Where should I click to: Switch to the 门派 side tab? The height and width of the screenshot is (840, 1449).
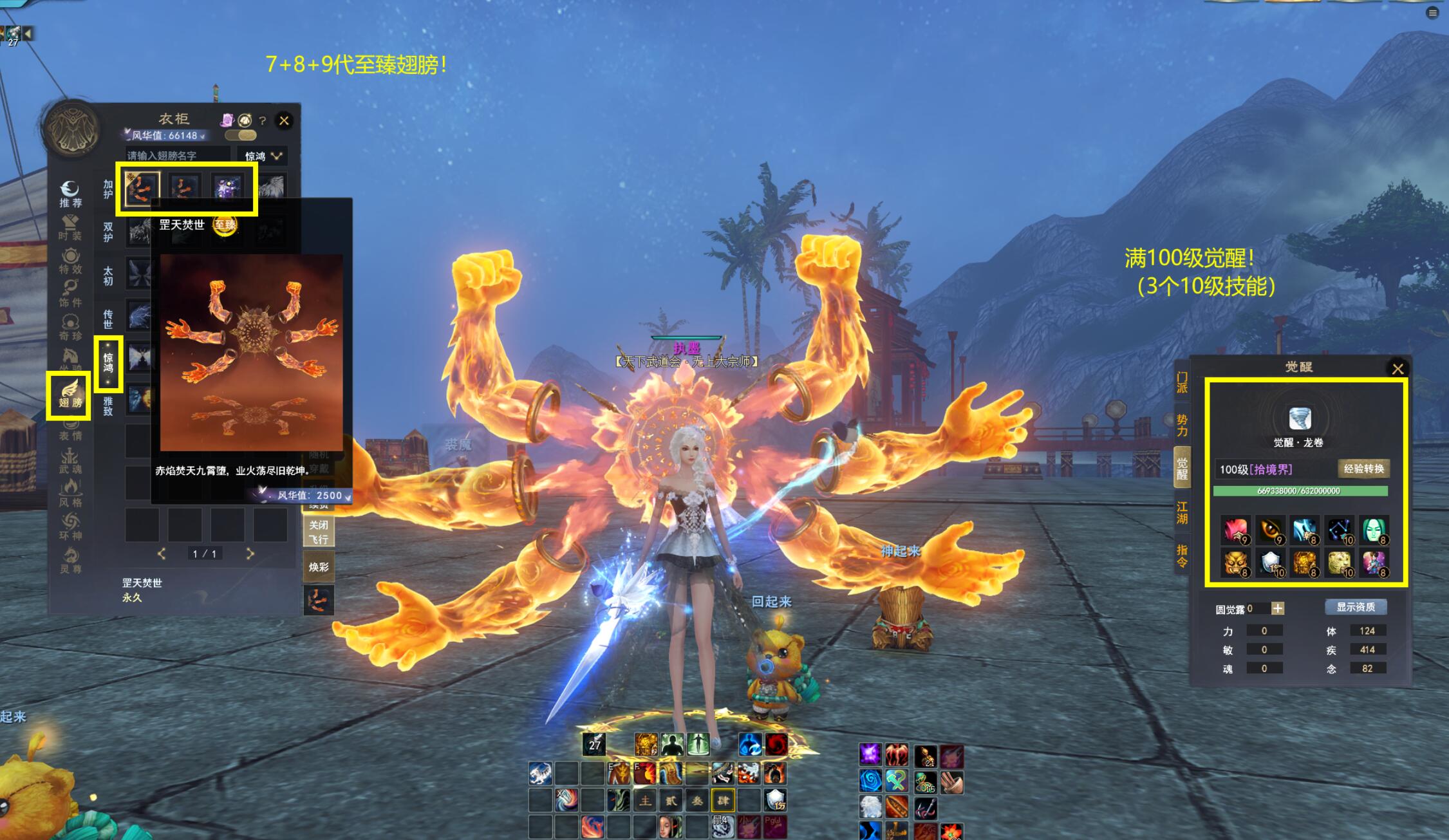click(x=1182, y=382)
